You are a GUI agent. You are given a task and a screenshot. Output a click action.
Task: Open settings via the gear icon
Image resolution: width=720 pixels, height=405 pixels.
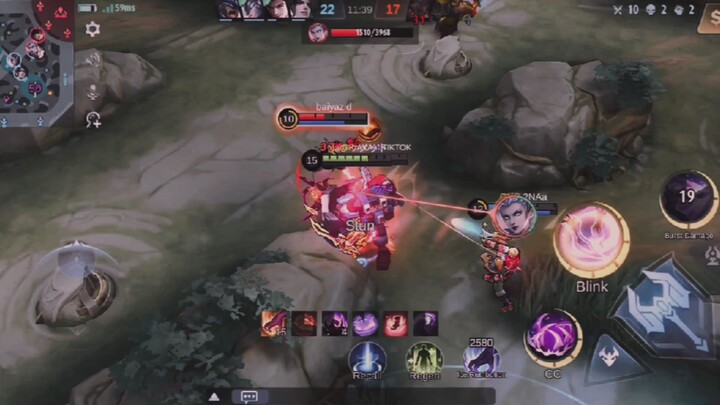coord(92,29)
